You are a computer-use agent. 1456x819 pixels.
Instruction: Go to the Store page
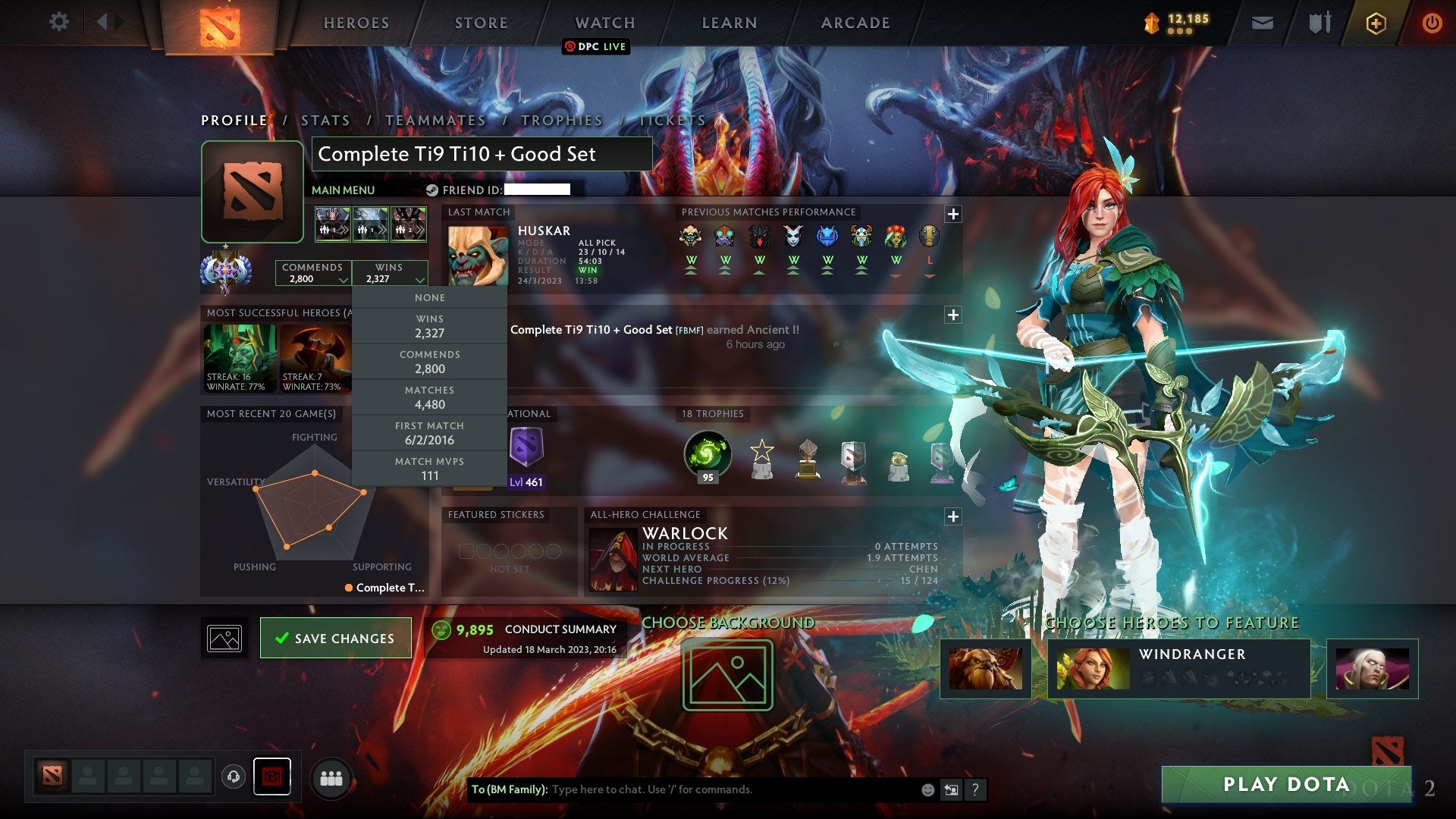click(x=481, y=23)
